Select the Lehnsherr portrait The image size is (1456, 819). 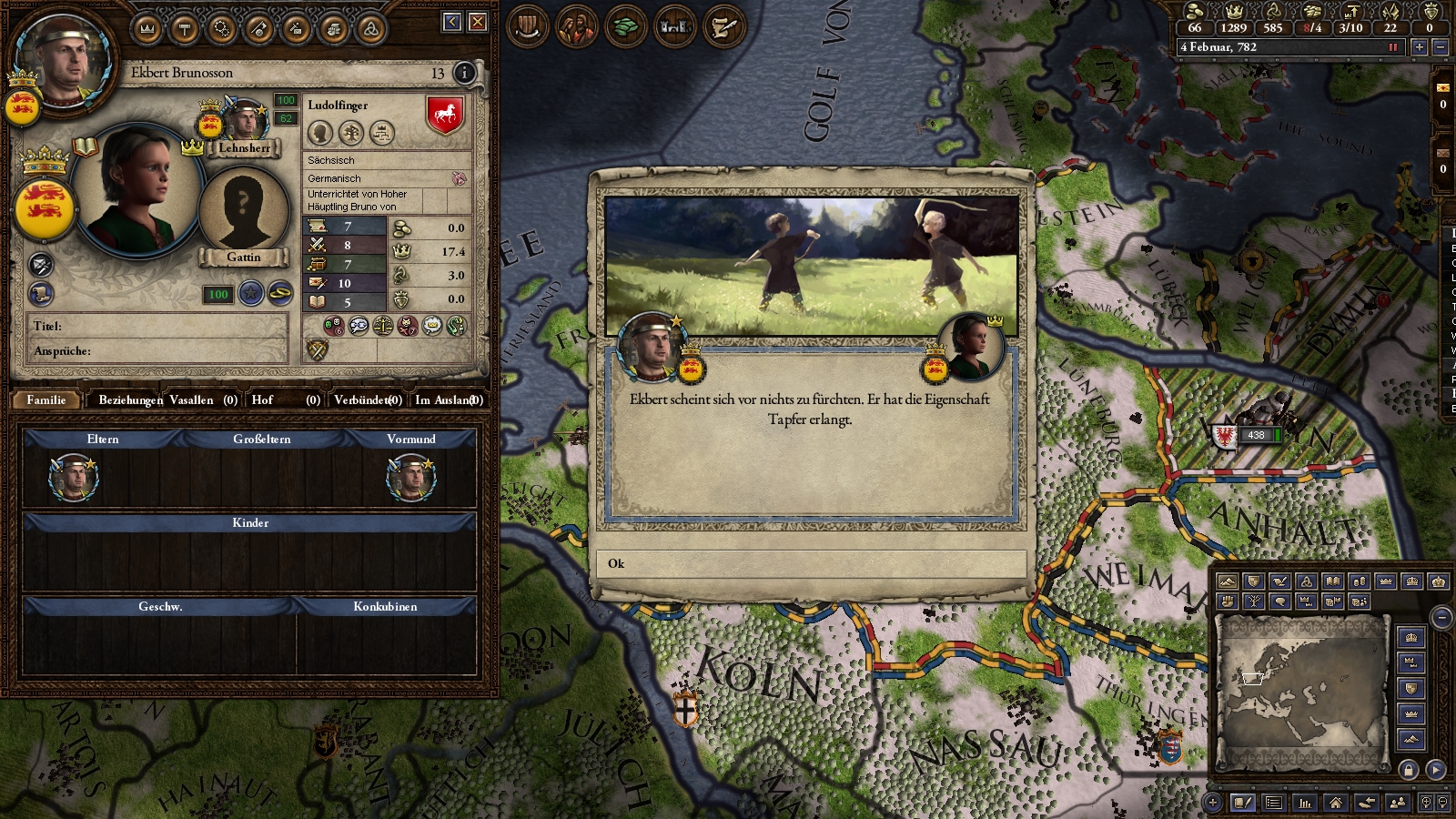point(245,123)
